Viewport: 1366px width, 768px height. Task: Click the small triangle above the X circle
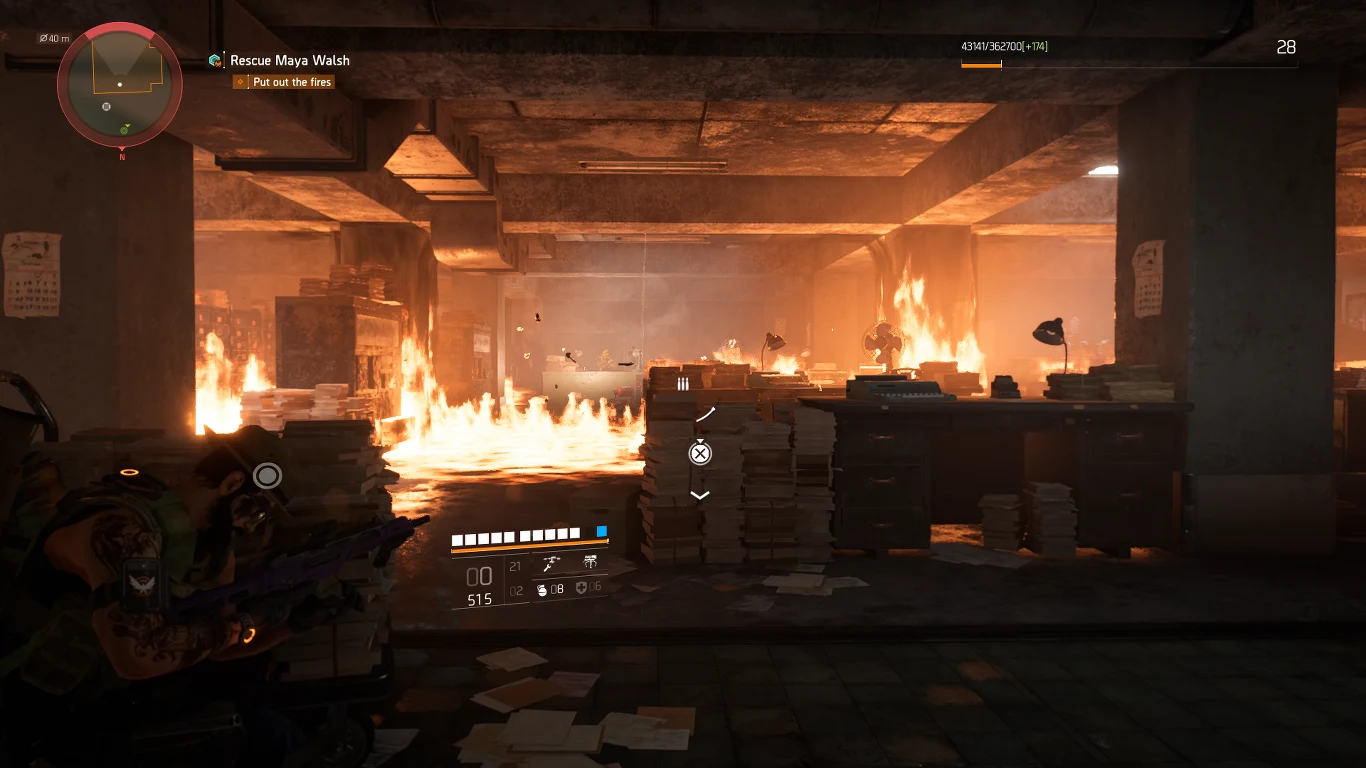click(700, 441)
